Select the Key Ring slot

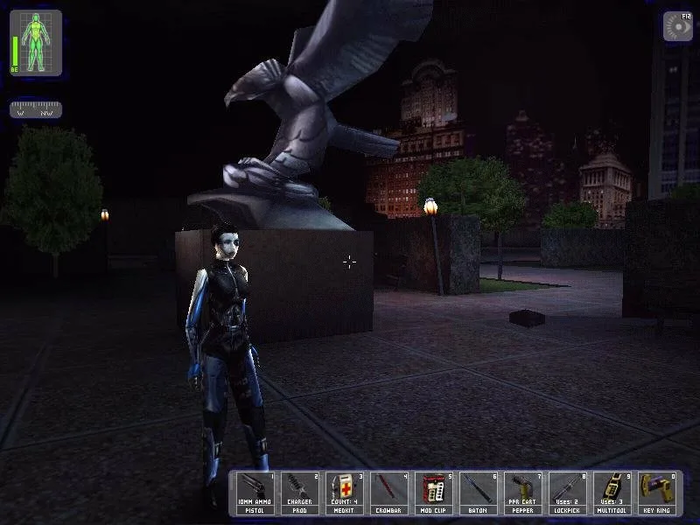pyautogui.click(x=658, y=493)
